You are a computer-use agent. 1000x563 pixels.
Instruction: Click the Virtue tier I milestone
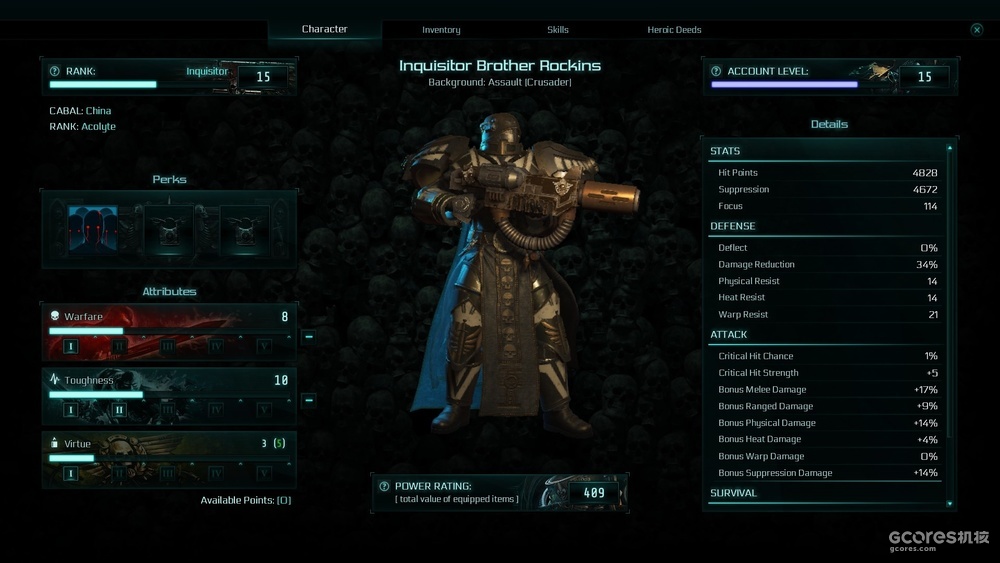71,473
